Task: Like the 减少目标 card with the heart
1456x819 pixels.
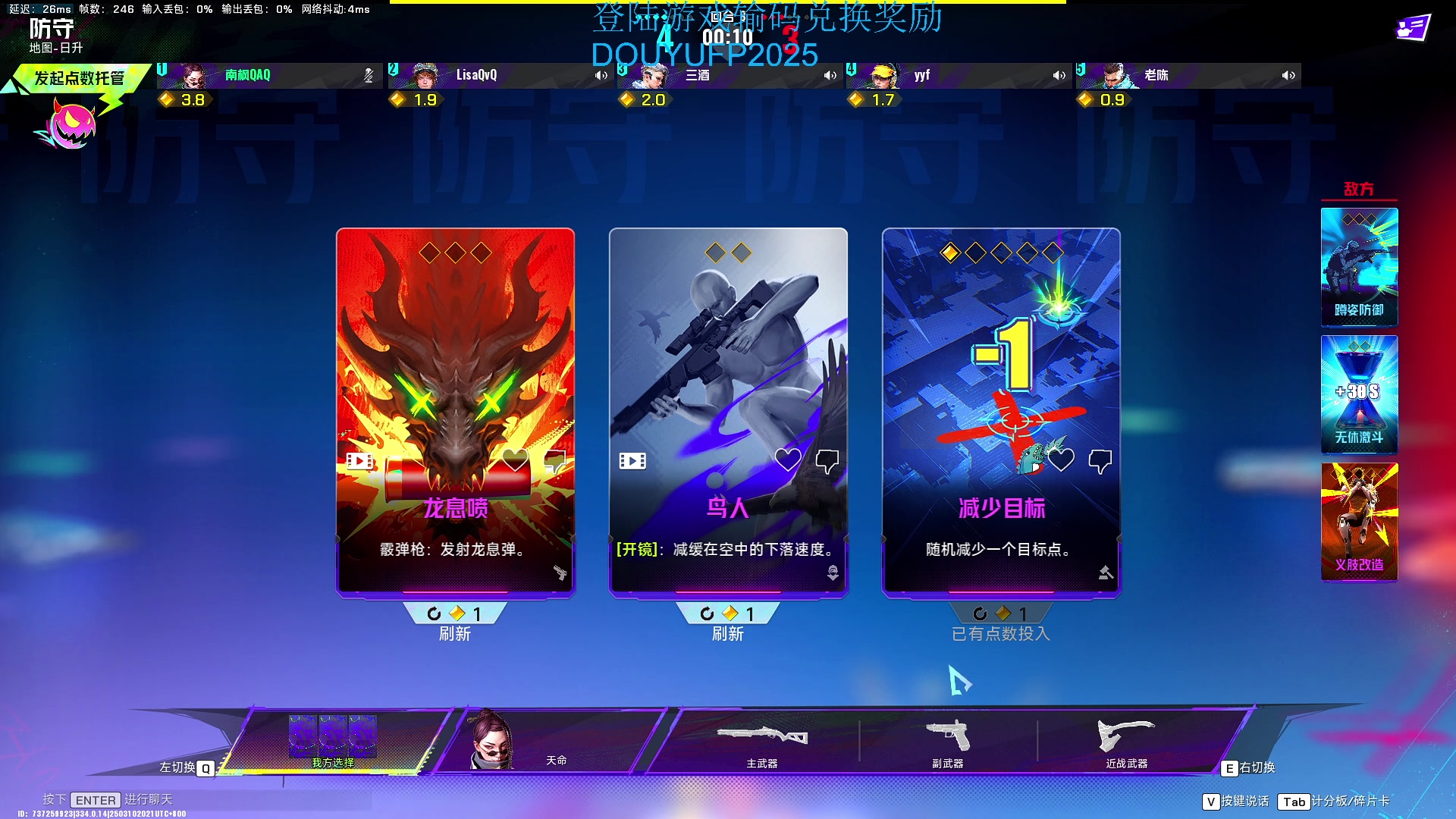Action: click(x=1061, y=460)
